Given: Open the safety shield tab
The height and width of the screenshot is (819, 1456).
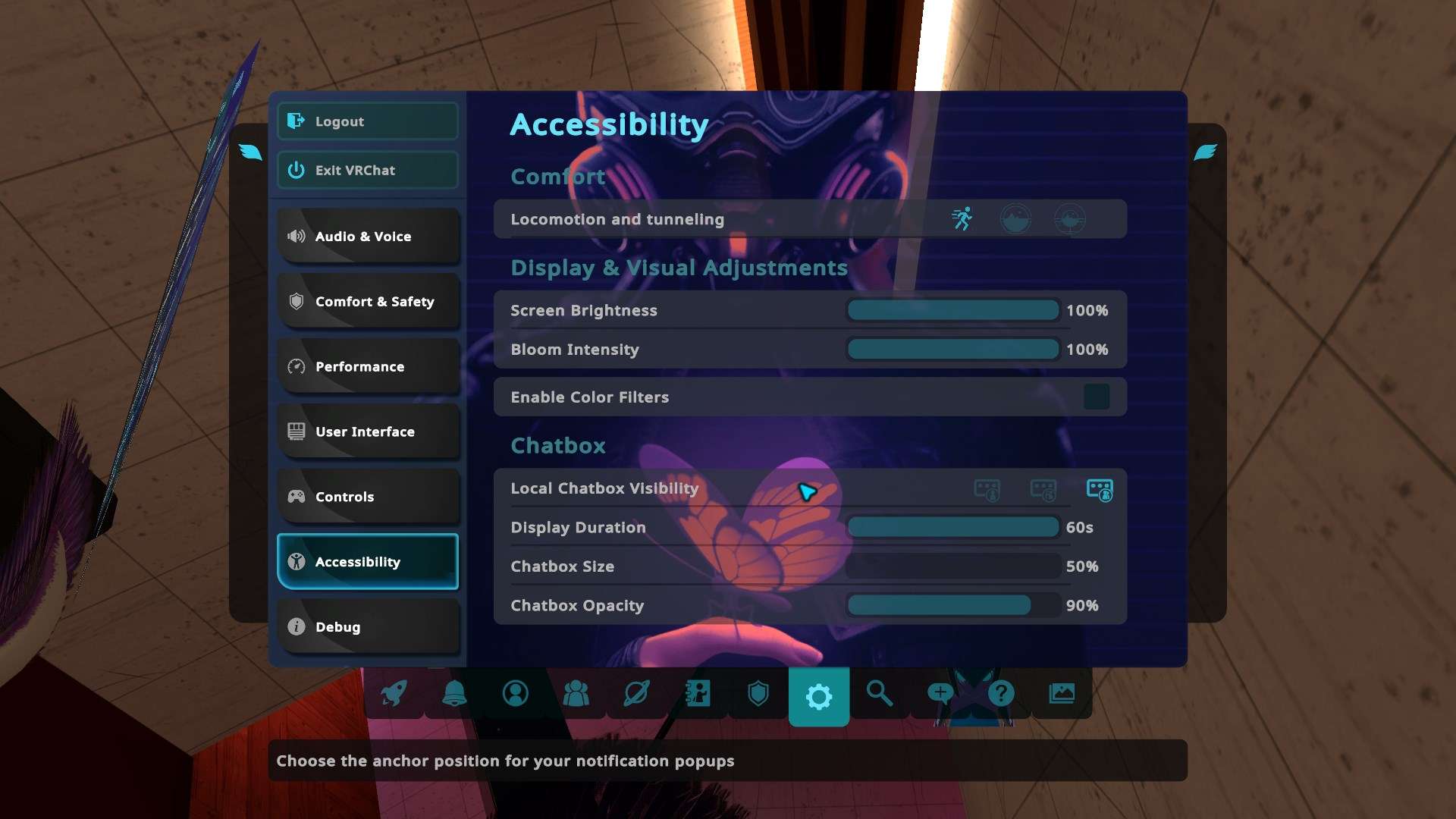Looking at the screenshot, I should click(758, 693).
